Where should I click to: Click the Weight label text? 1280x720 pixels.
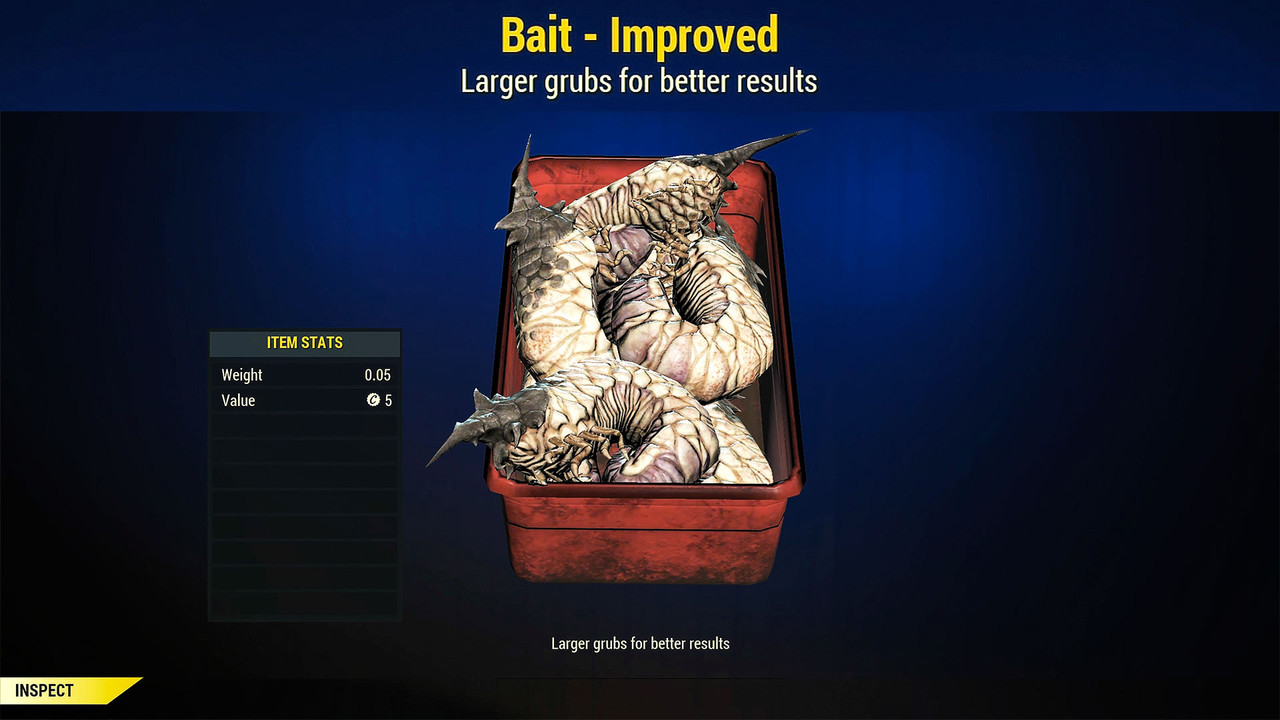241,374
